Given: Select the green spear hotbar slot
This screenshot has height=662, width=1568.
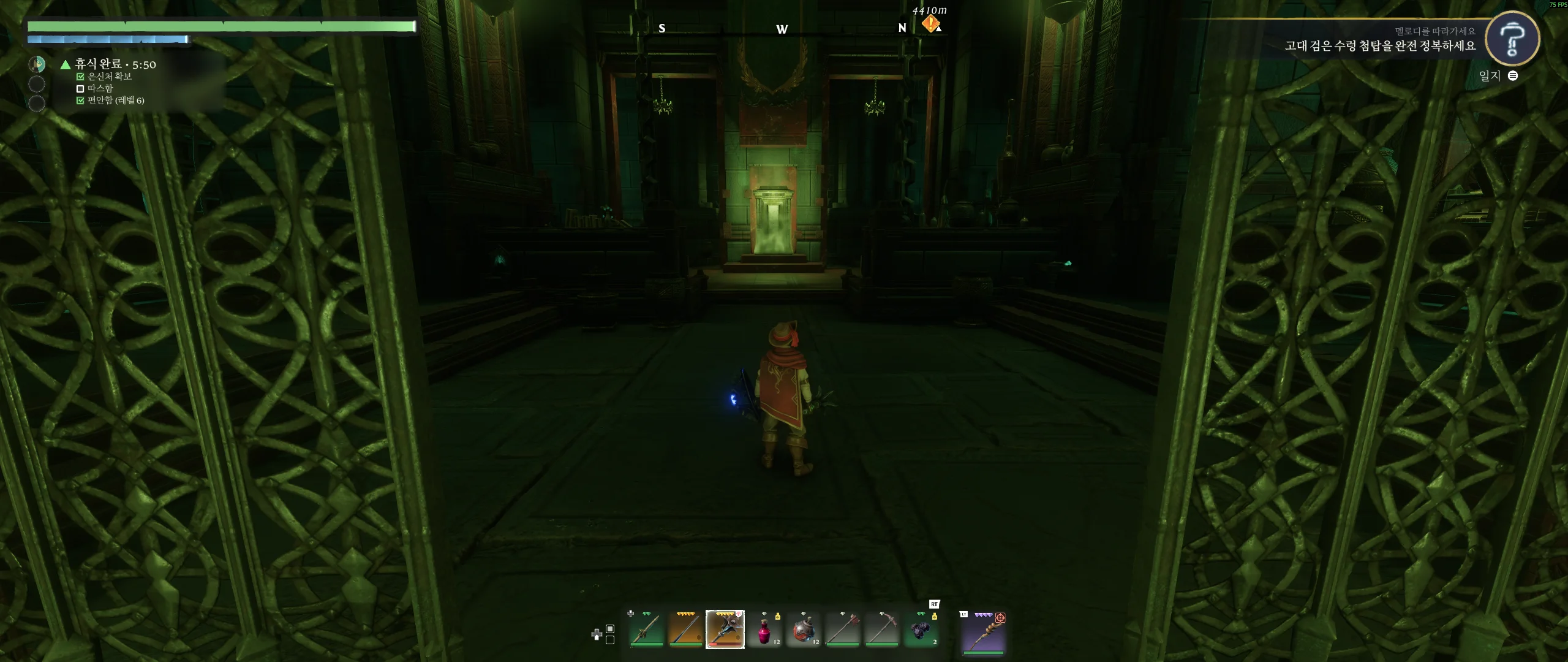Looking at the screenshot, I should (x=647, y=630).
